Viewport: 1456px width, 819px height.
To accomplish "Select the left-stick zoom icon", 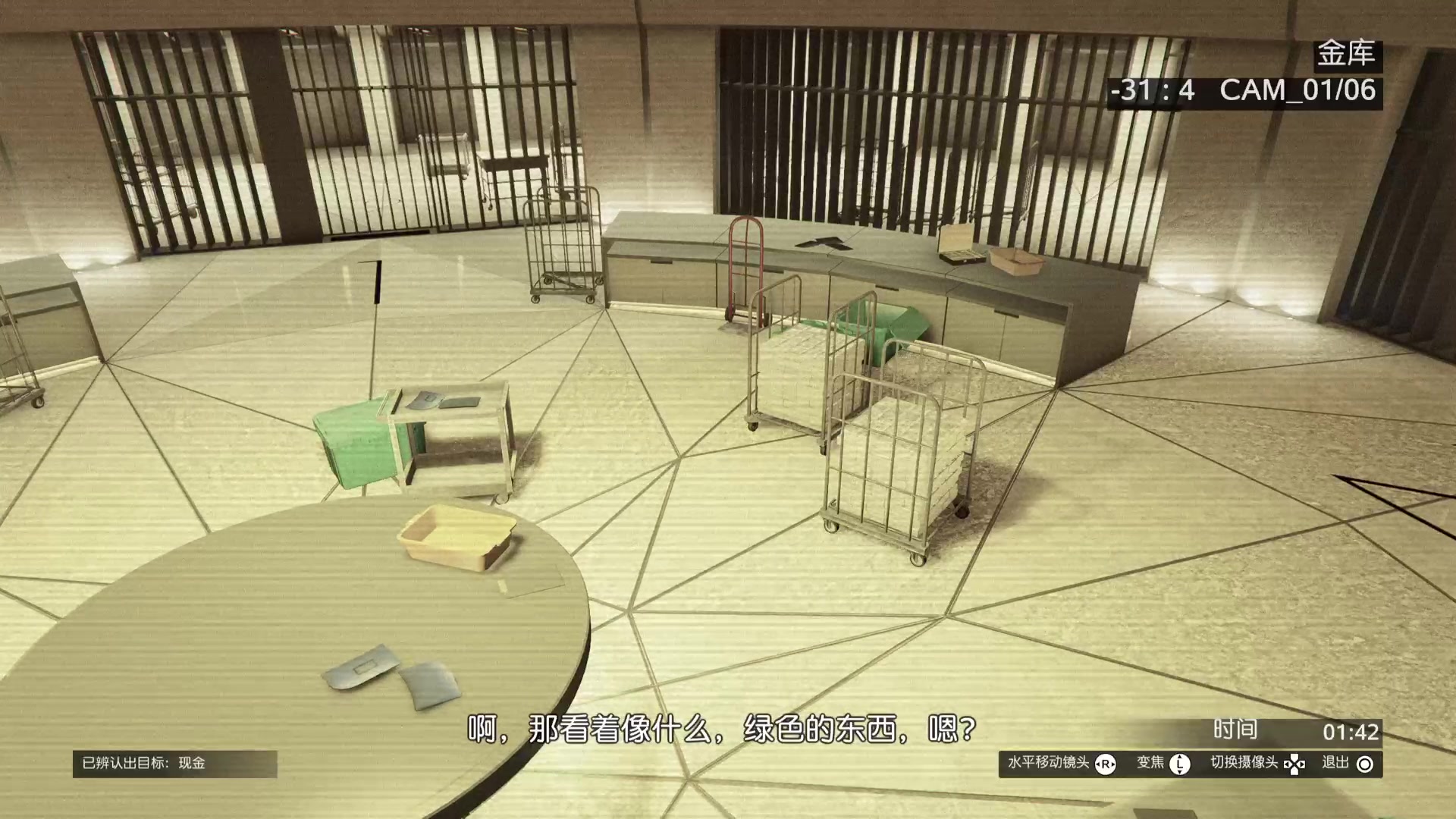I will pyautogui.click(x=1179, y=765).
